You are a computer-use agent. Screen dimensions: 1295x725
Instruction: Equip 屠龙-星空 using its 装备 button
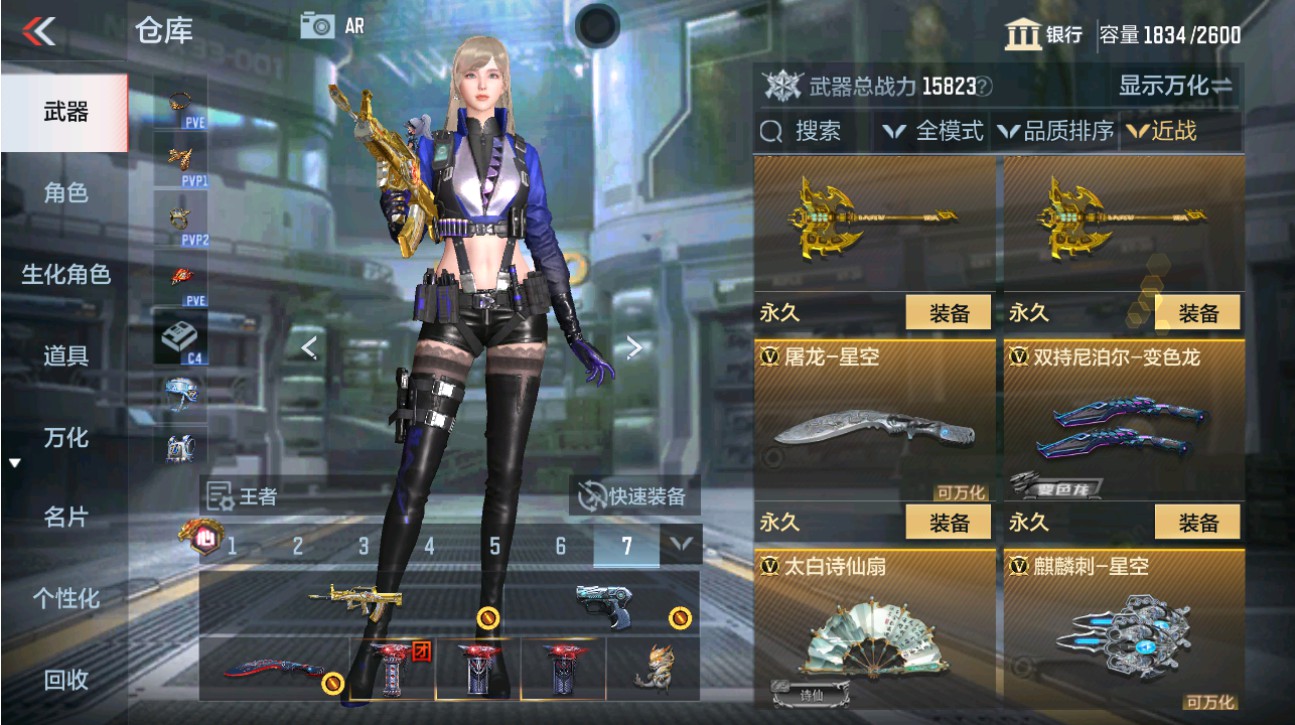click(x=948, y=522)
